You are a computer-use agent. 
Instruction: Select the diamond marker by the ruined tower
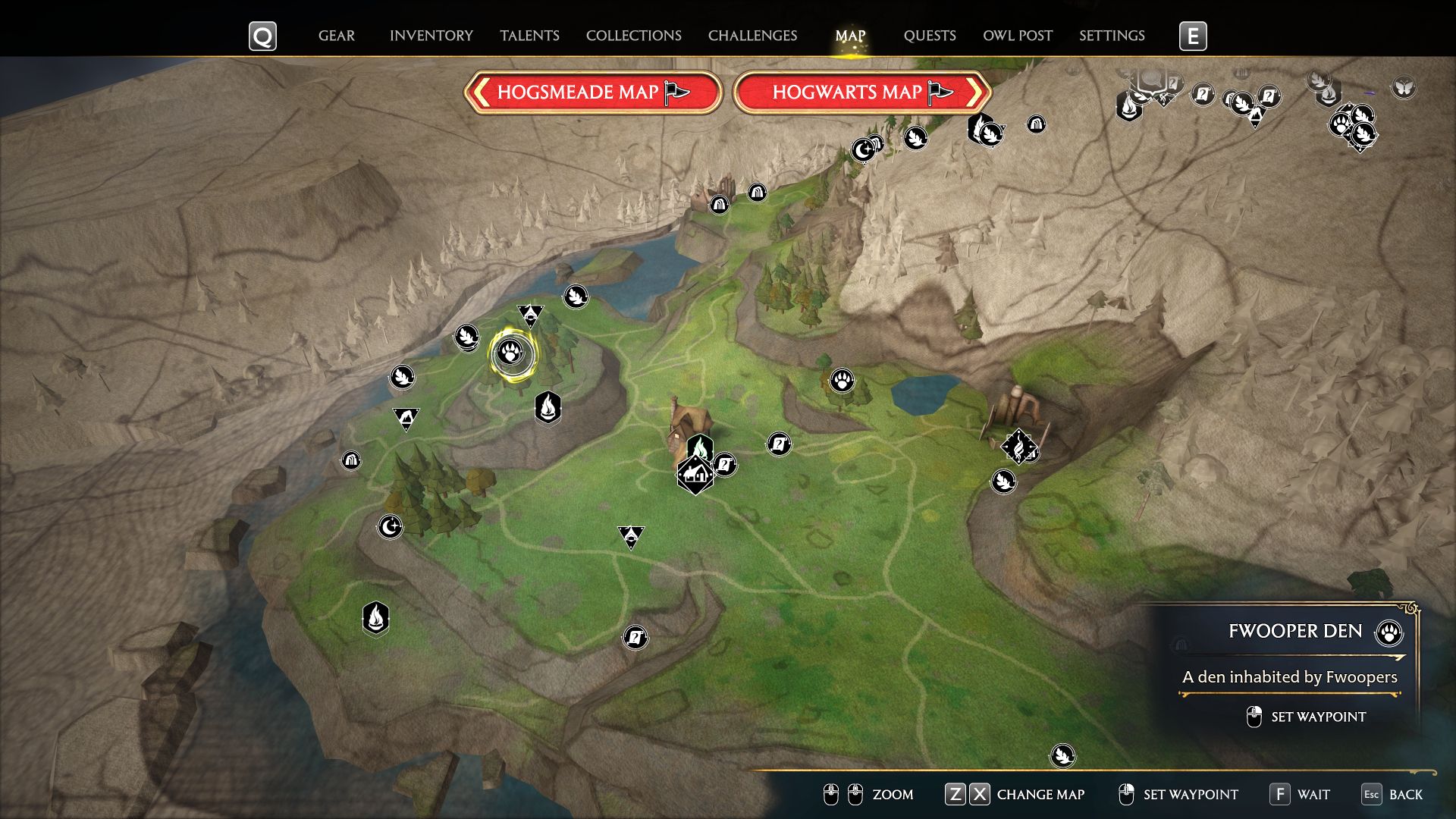click(x=1018, y=447)
